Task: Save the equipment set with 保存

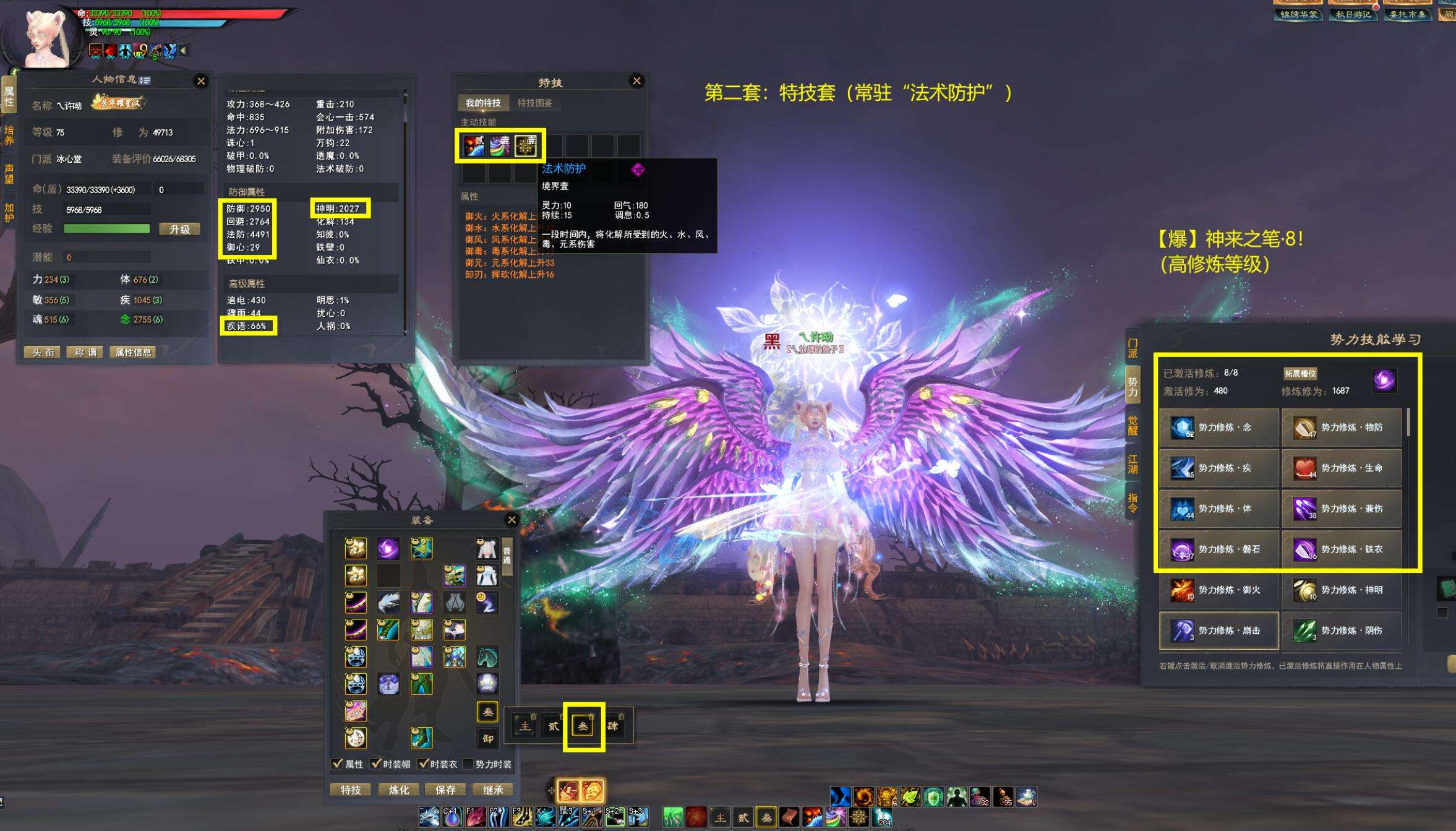Action: point(445,790)
